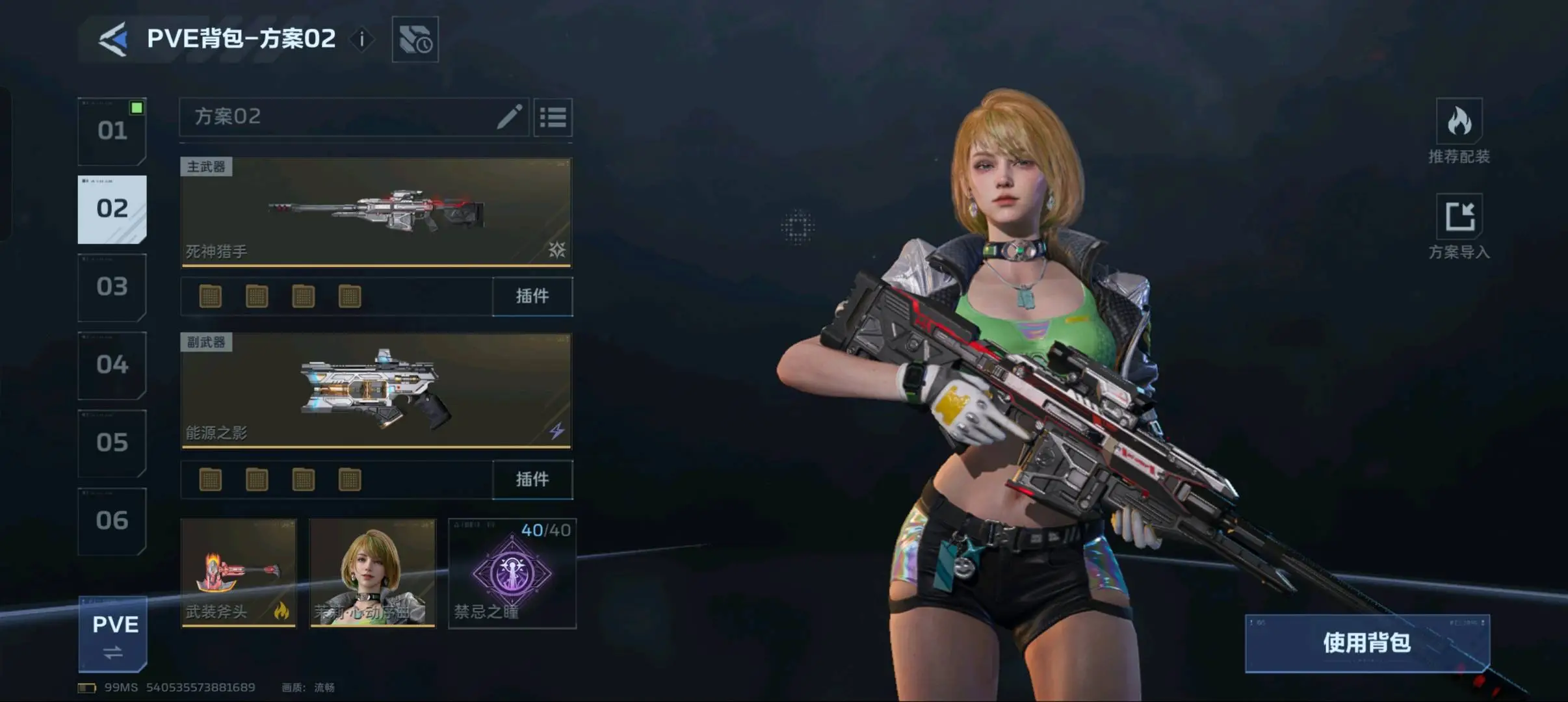Open the list view button
1568x702 pixels.
click(x=553, y=118)
